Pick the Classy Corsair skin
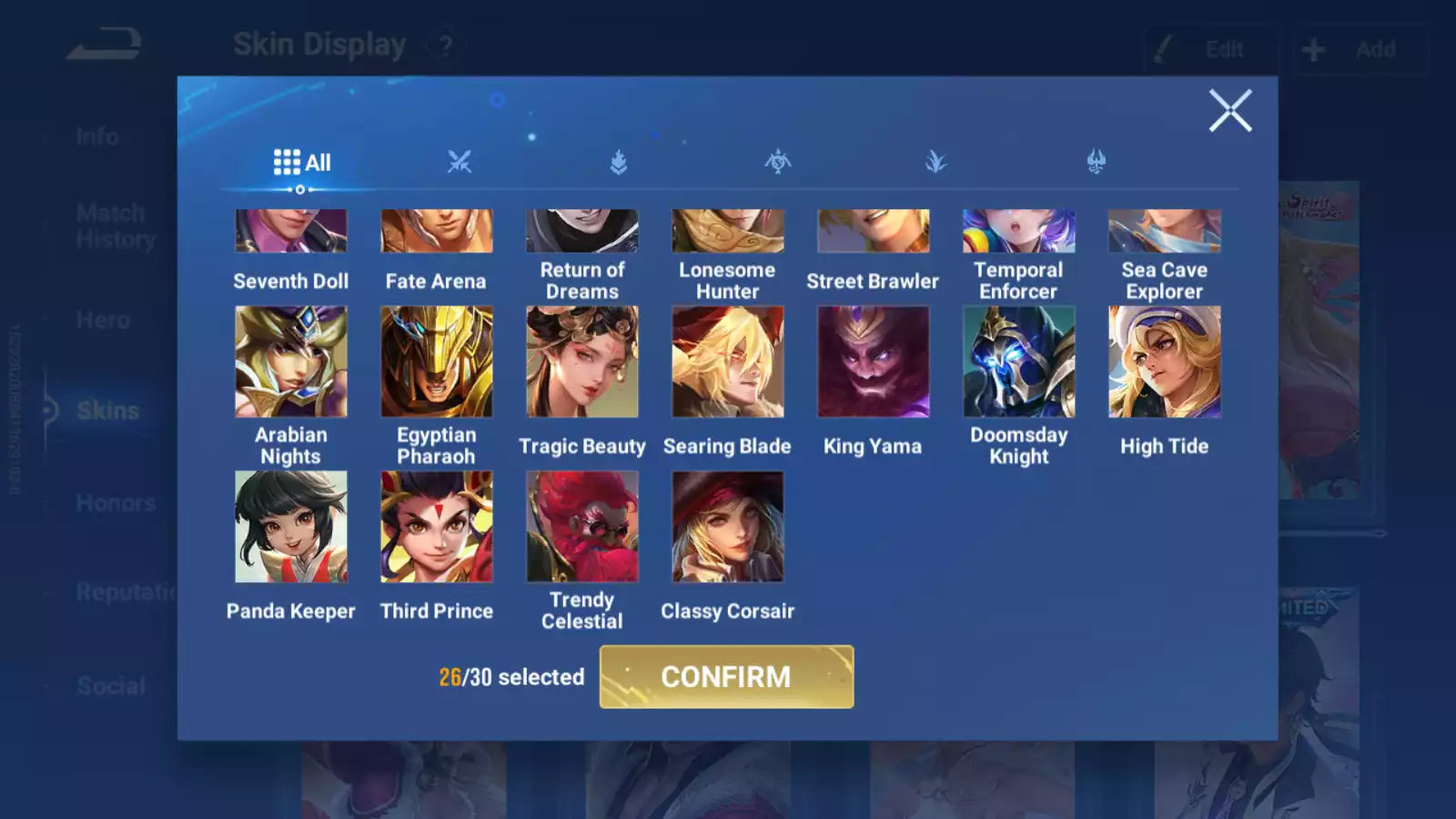The image size is (1456, 819). 728,527
